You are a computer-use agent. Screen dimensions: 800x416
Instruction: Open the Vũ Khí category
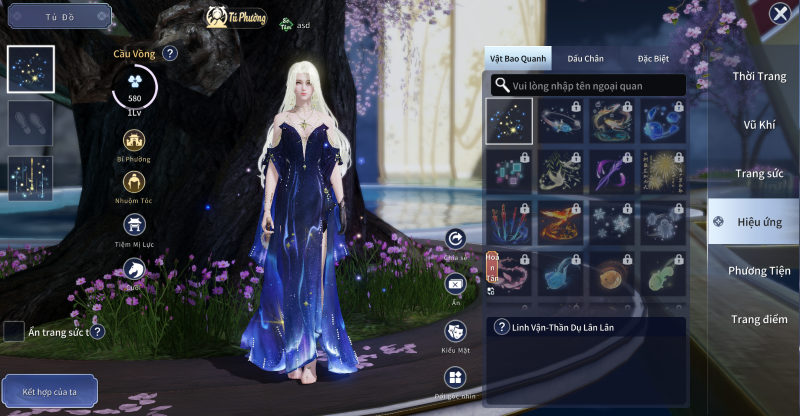(x=759, y=125)
